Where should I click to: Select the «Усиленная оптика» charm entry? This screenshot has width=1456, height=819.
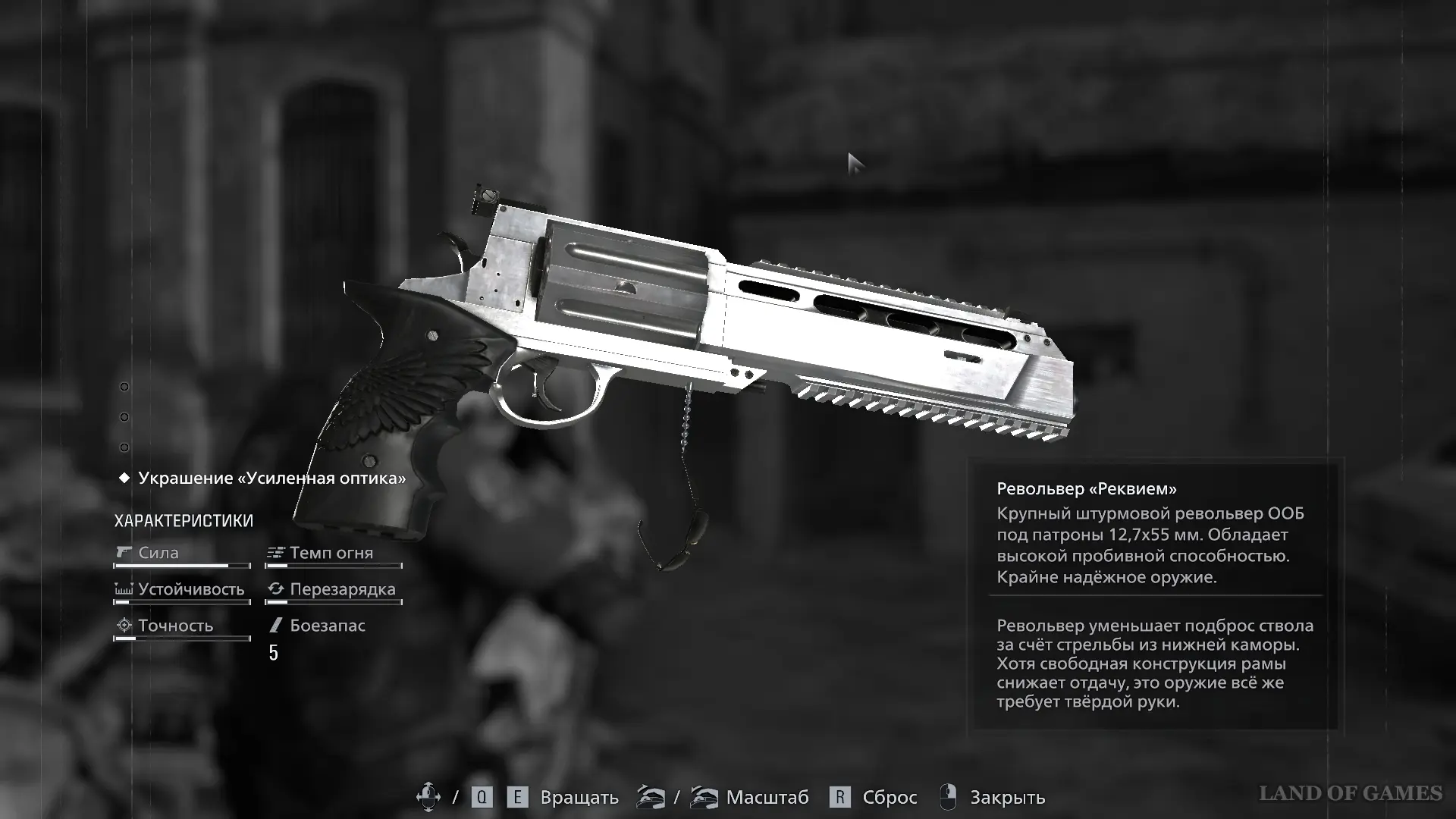[271, 479]
